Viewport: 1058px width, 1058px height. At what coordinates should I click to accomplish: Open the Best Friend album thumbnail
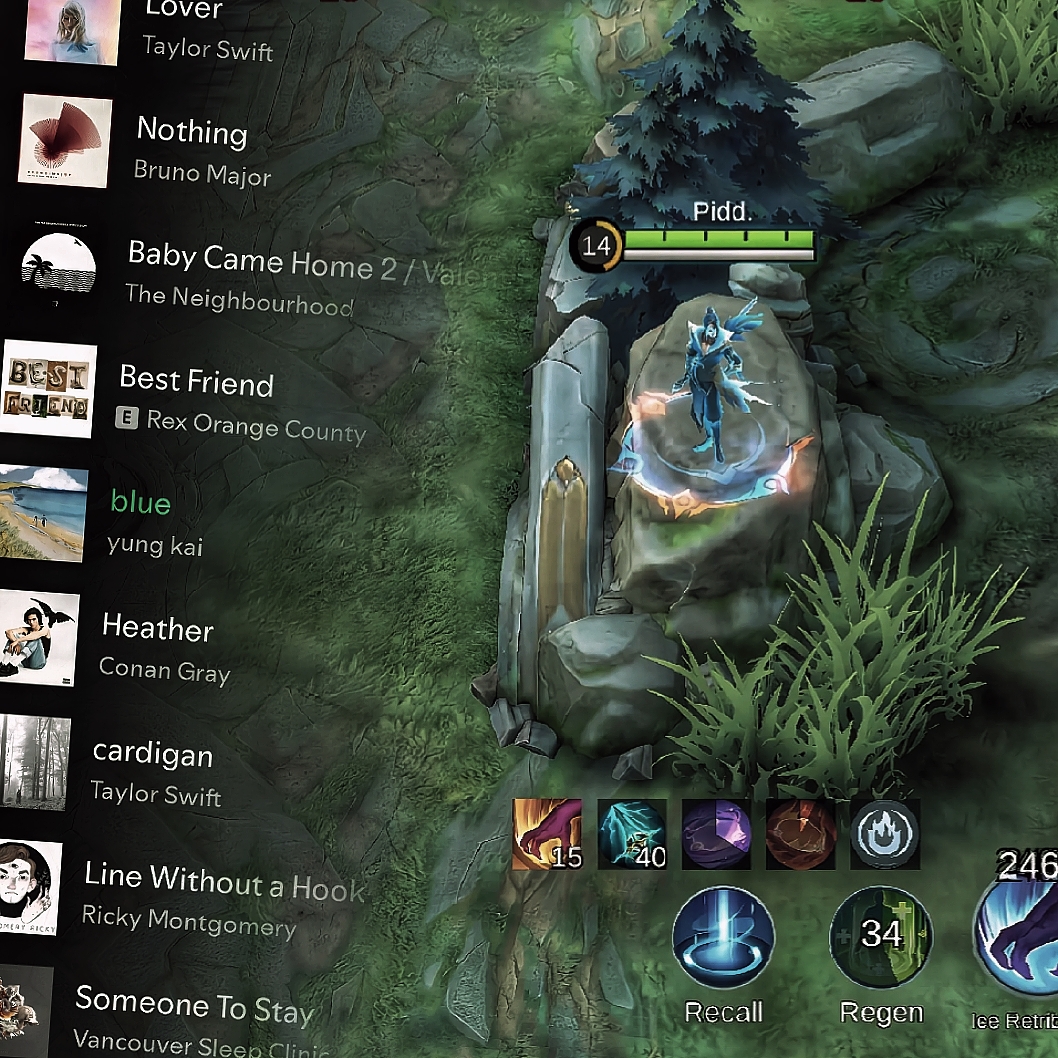[x=46, y=390]
